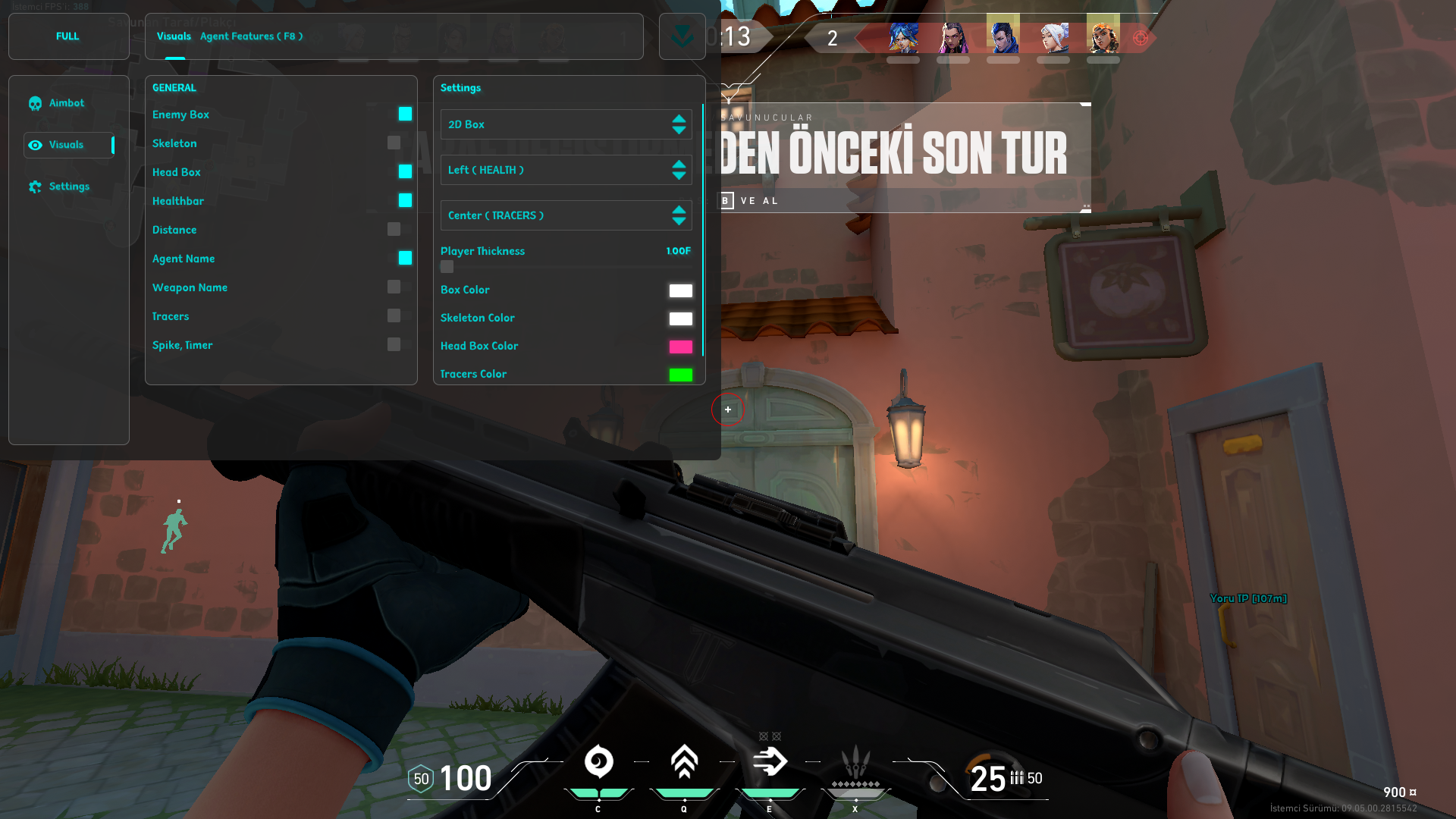This screenshot has height=819, width=1456.
Task: Open the 2D Box dropdown
Action: [x=566, y=124]
